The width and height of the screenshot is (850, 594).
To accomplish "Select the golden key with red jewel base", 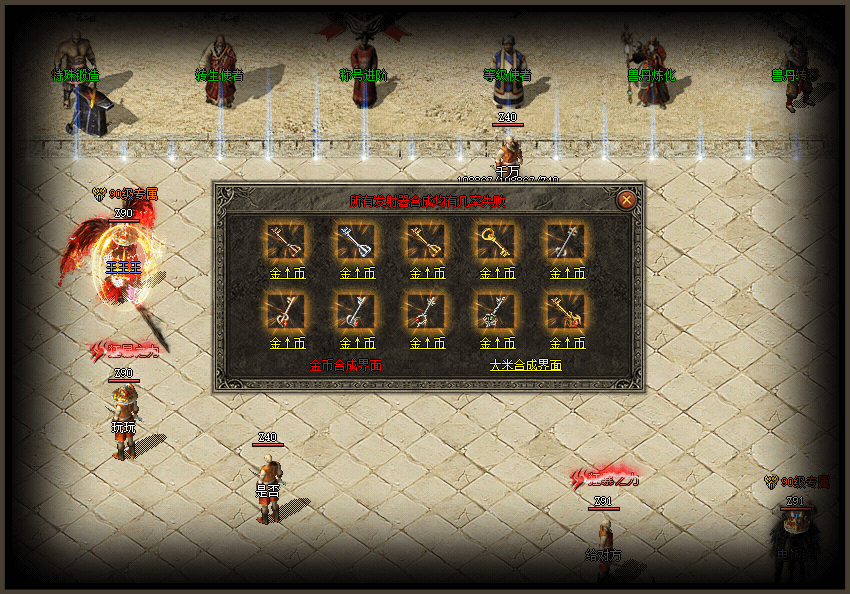I will (x=566, y=311).
